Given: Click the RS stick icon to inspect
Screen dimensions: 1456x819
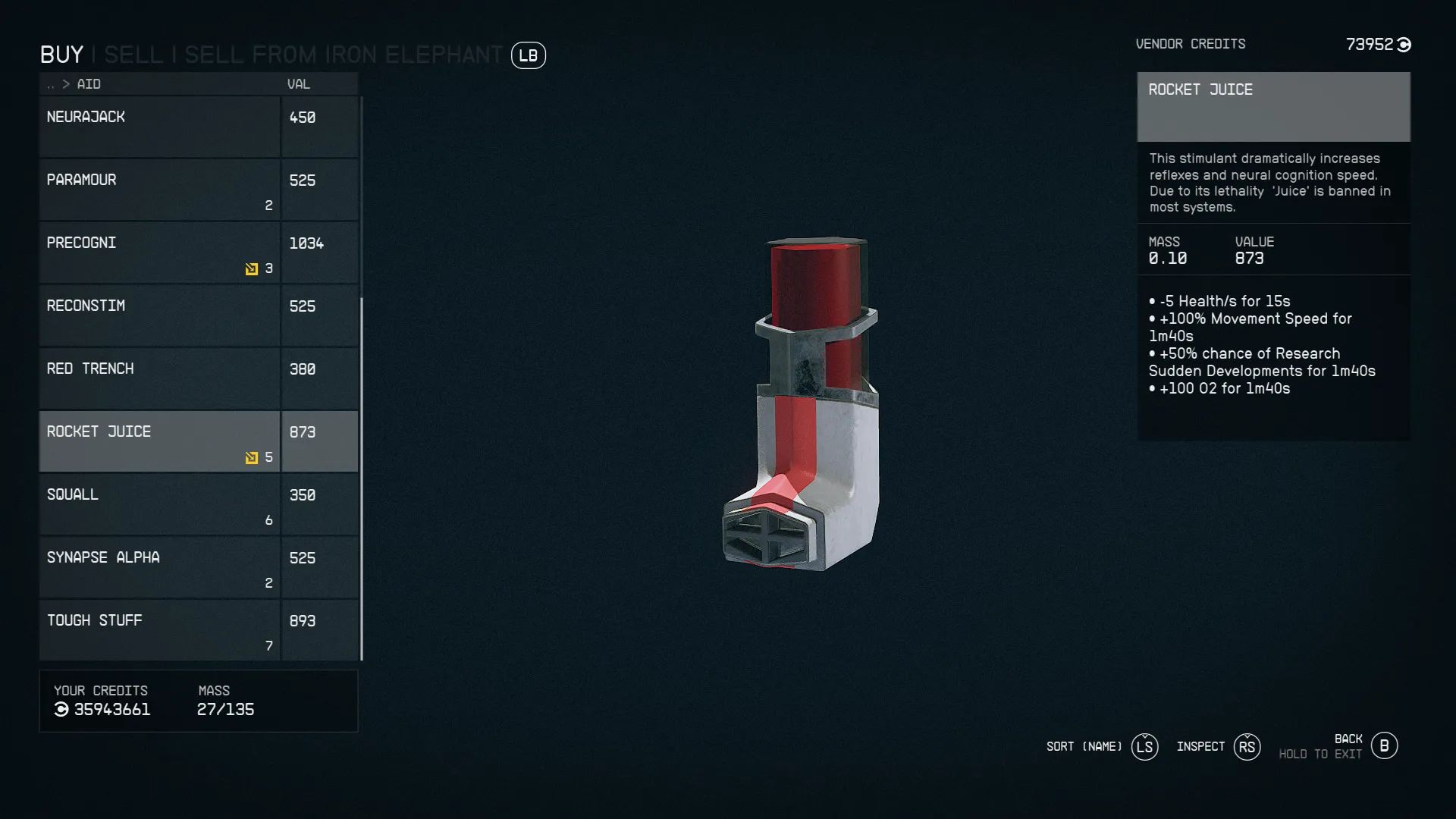Looking at the screenshot, I should (1247, 746).
